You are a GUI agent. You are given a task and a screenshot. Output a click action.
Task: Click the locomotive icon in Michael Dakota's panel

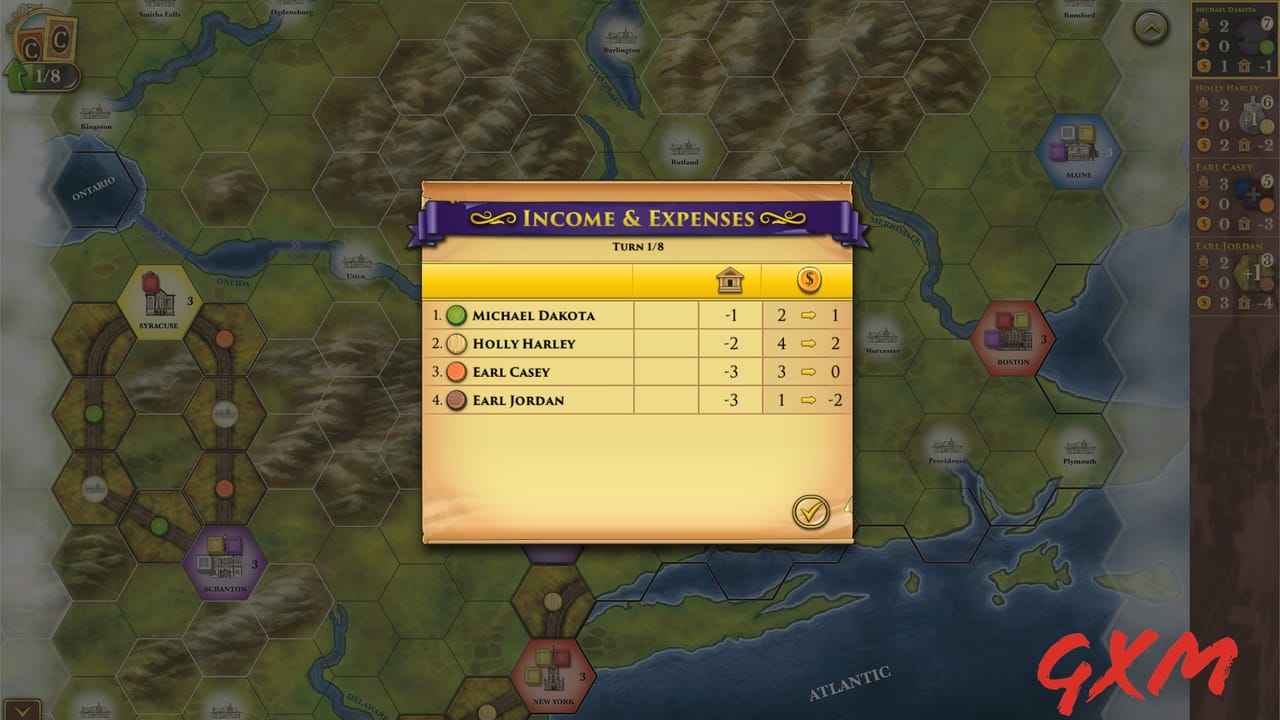[x=1204, y=26]
